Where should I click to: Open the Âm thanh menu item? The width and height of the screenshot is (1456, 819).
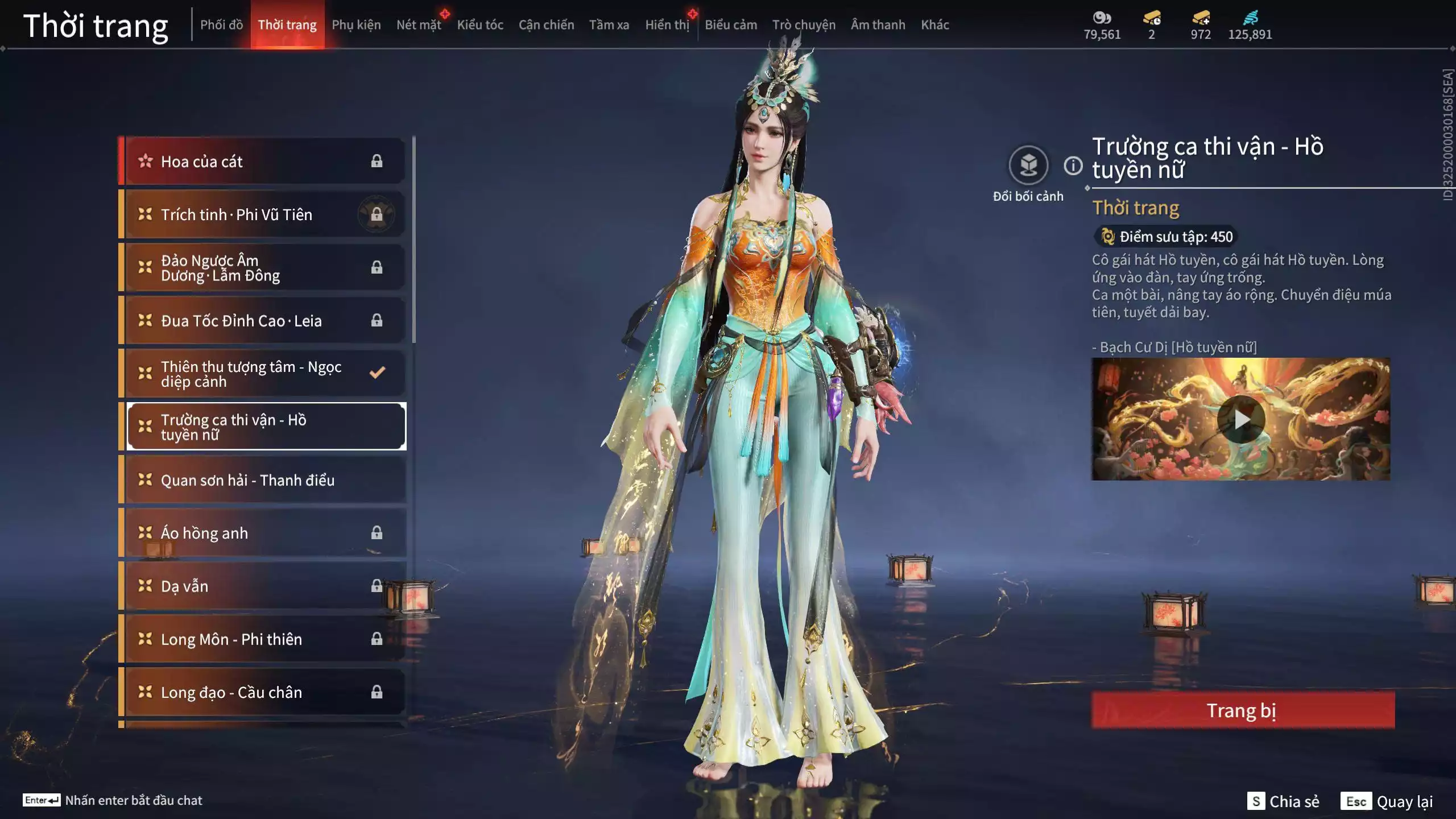coord(878,25)
